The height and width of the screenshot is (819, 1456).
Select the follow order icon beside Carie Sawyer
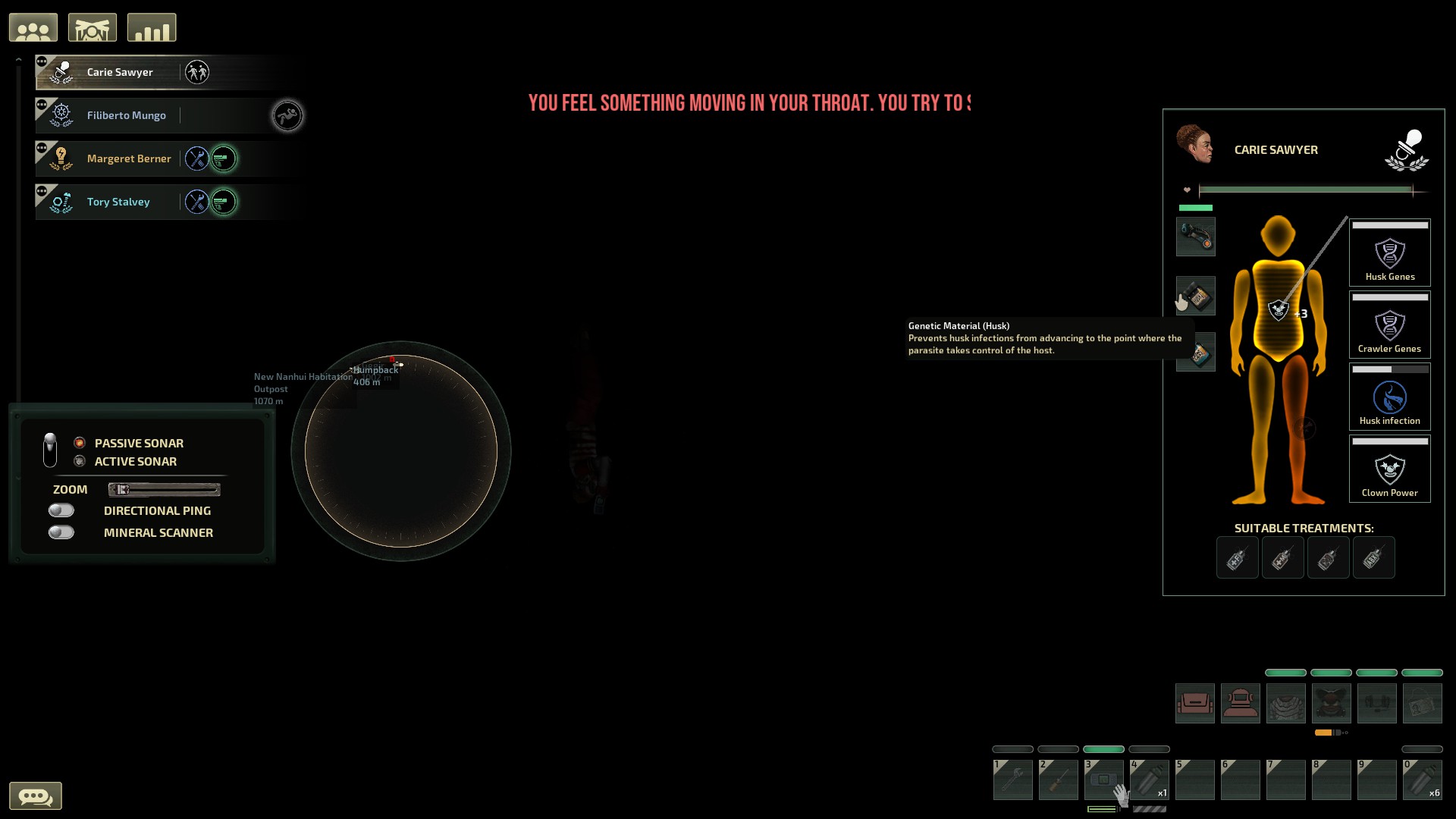(199, 72)
